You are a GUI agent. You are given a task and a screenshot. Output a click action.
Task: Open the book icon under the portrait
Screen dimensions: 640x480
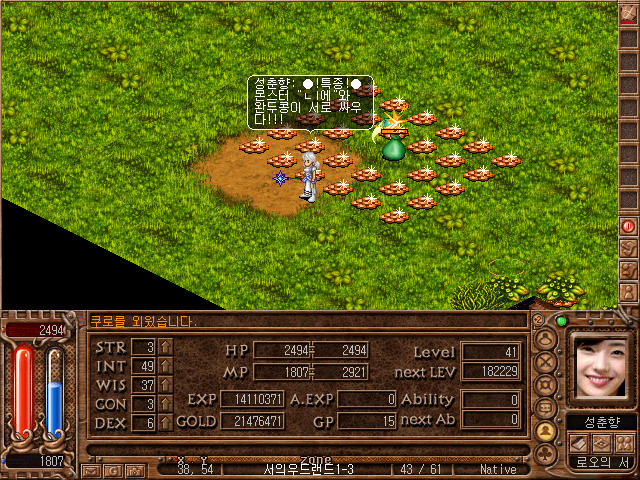point(580,441)
